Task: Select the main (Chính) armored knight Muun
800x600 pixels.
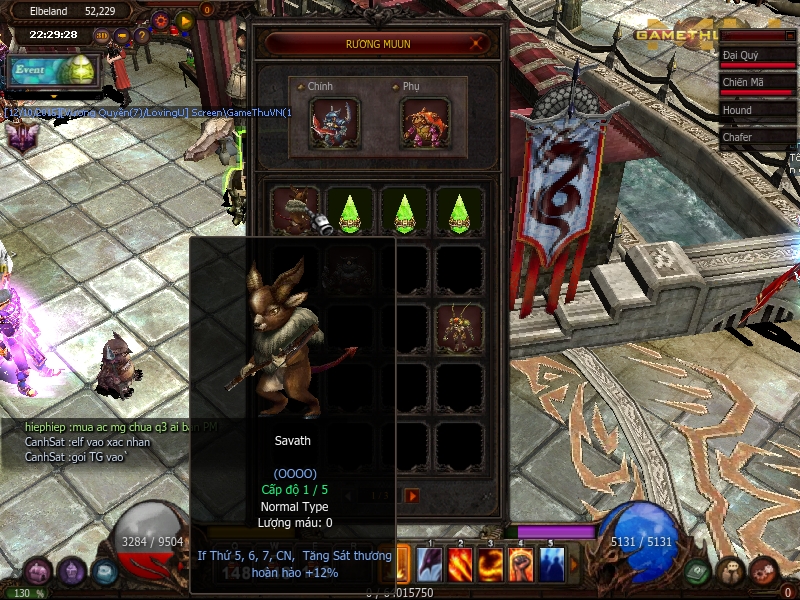Action: [334, 124]
